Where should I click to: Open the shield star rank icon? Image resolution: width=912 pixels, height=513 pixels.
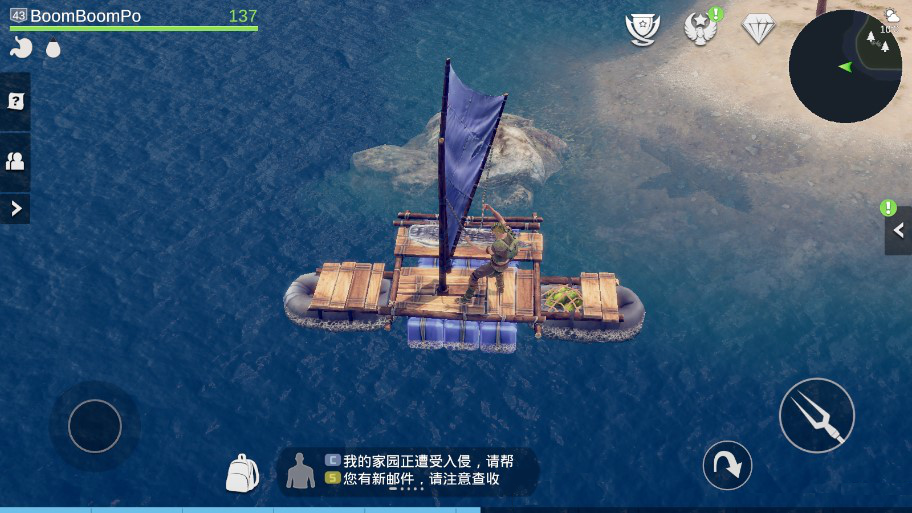point(642,28)
